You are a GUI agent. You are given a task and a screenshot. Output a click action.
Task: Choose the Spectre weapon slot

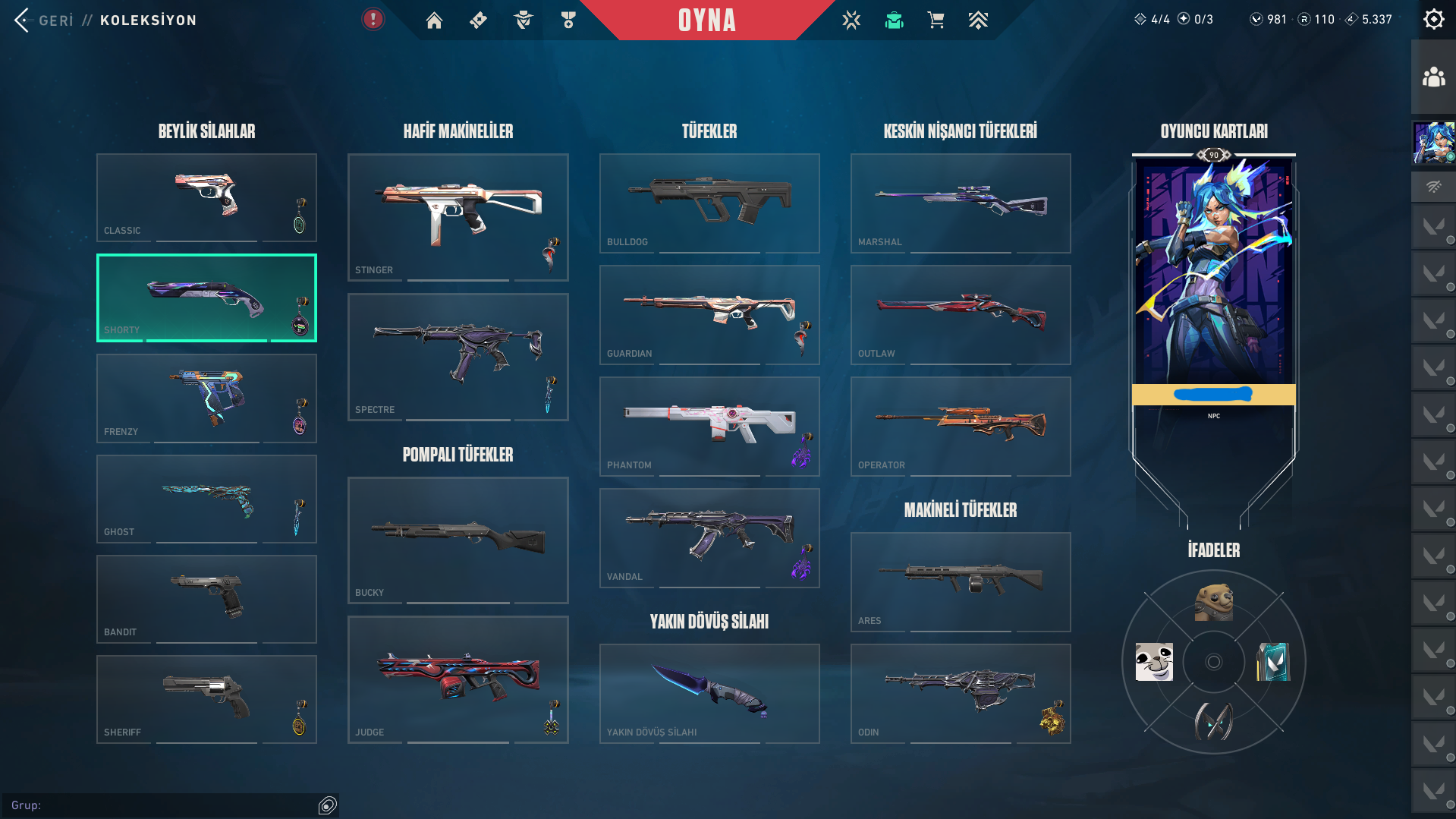pyautogui.click(x=458, y=357)
